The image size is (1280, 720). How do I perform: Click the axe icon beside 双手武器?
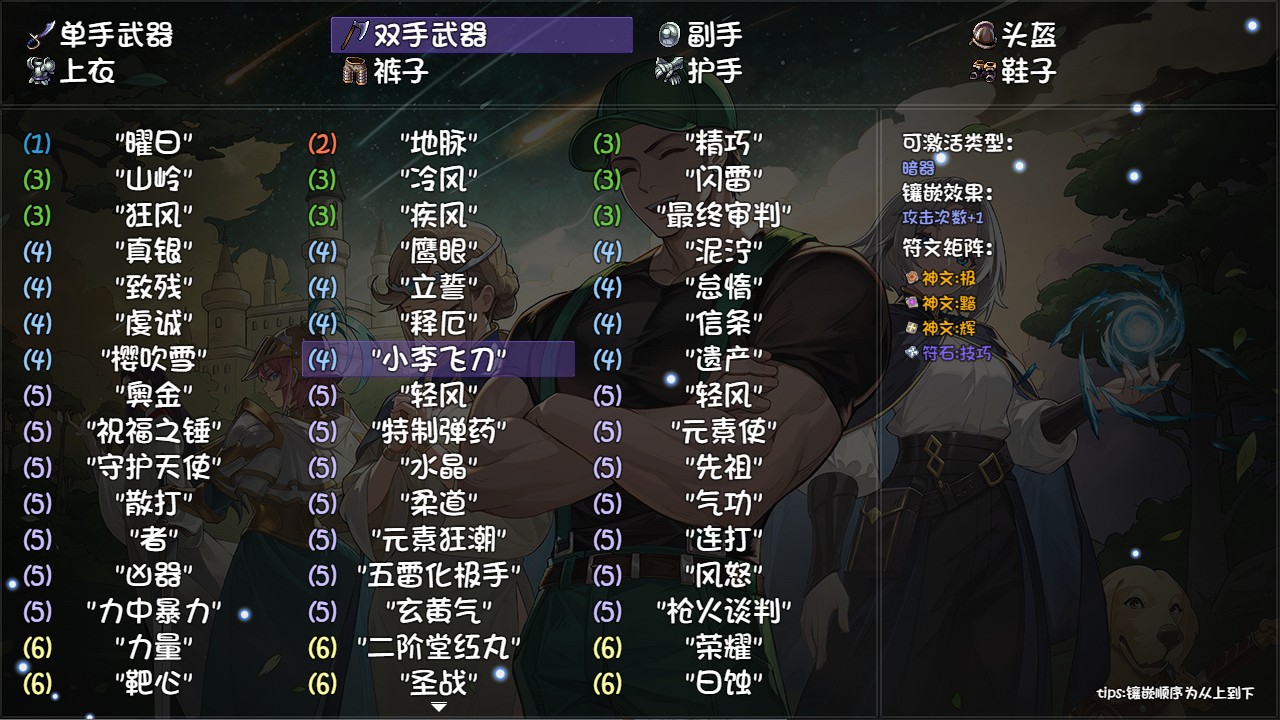click(354, 33)
